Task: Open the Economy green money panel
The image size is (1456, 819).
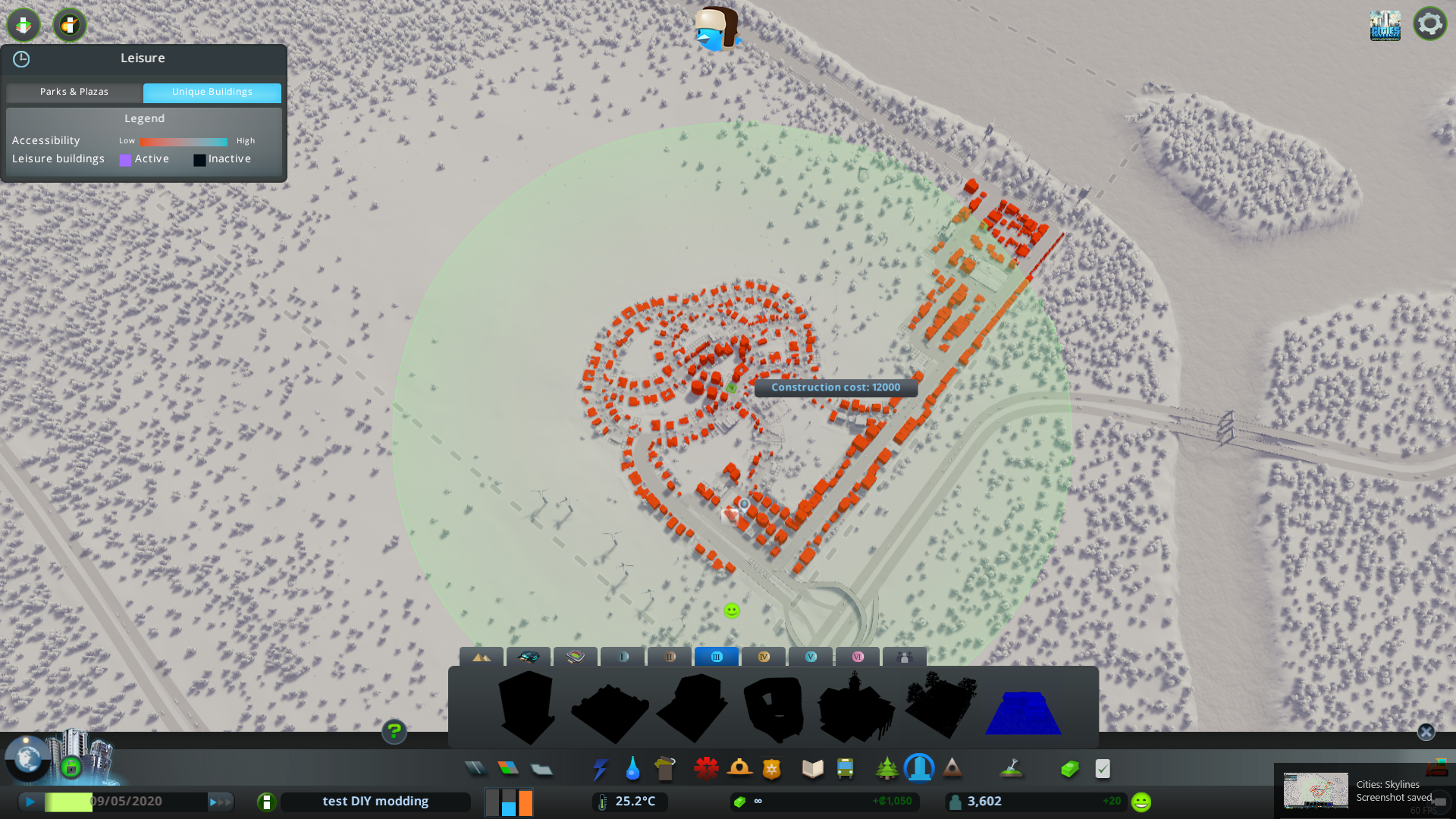Action: [x=1069, y=769]
